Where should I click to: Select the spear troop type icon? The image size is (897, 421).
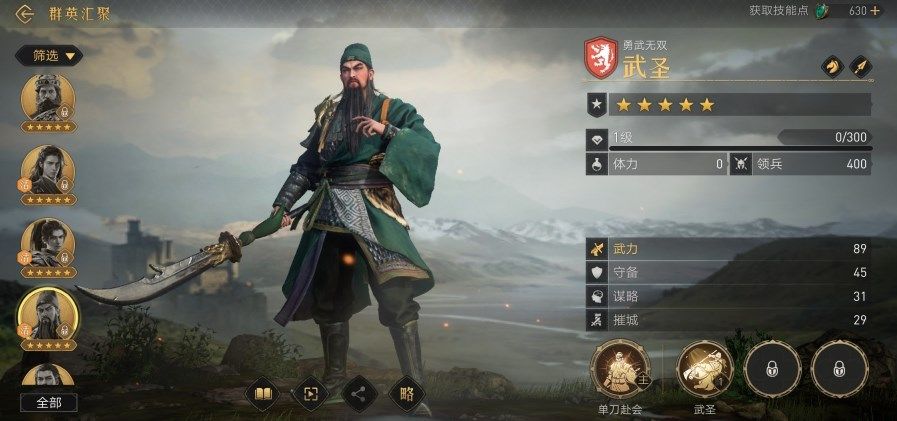(x=860, y=66)
